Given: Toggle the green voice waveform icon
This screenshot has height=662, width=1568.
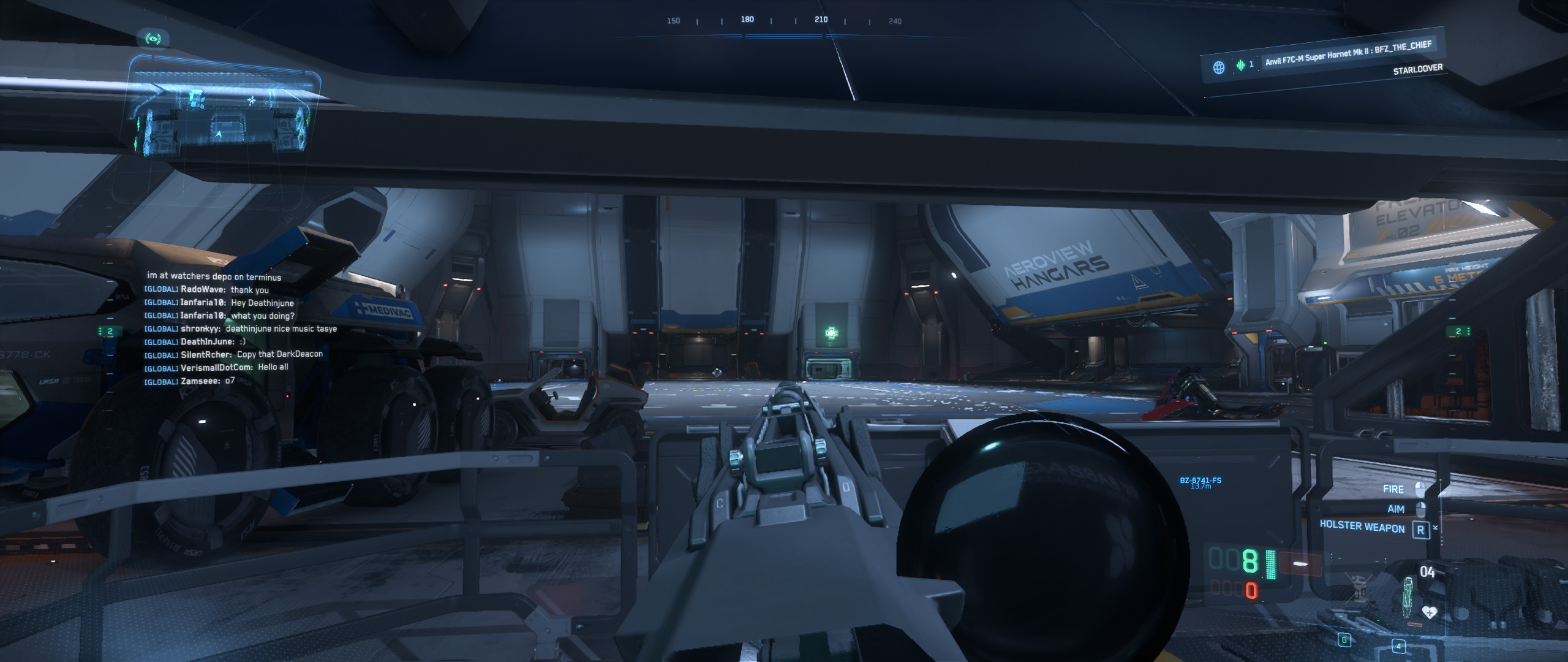Looking at the screenshot, I should (x=1241, y=65).
